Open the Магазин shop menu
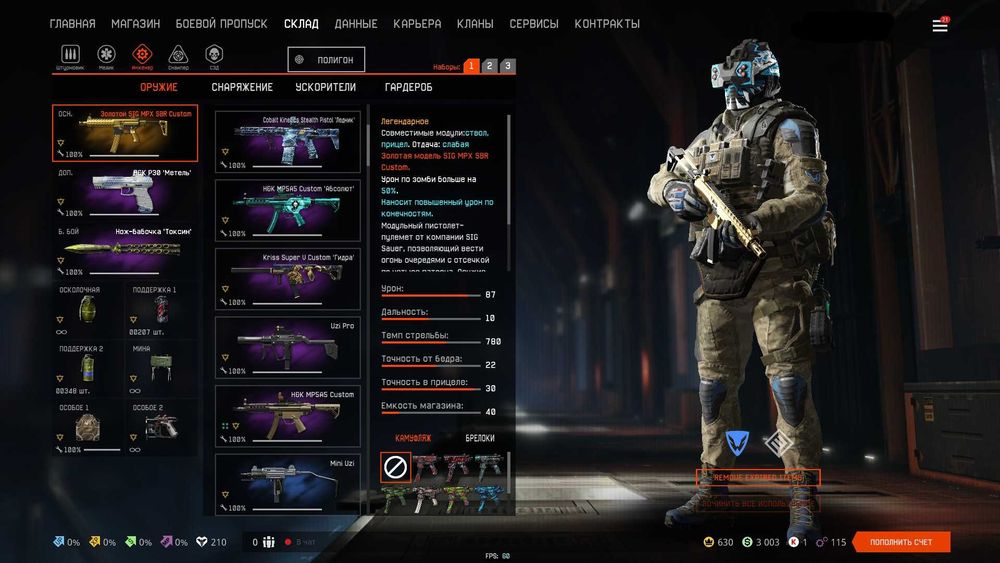Viewport: 1000px width, 563px height. 135,24
